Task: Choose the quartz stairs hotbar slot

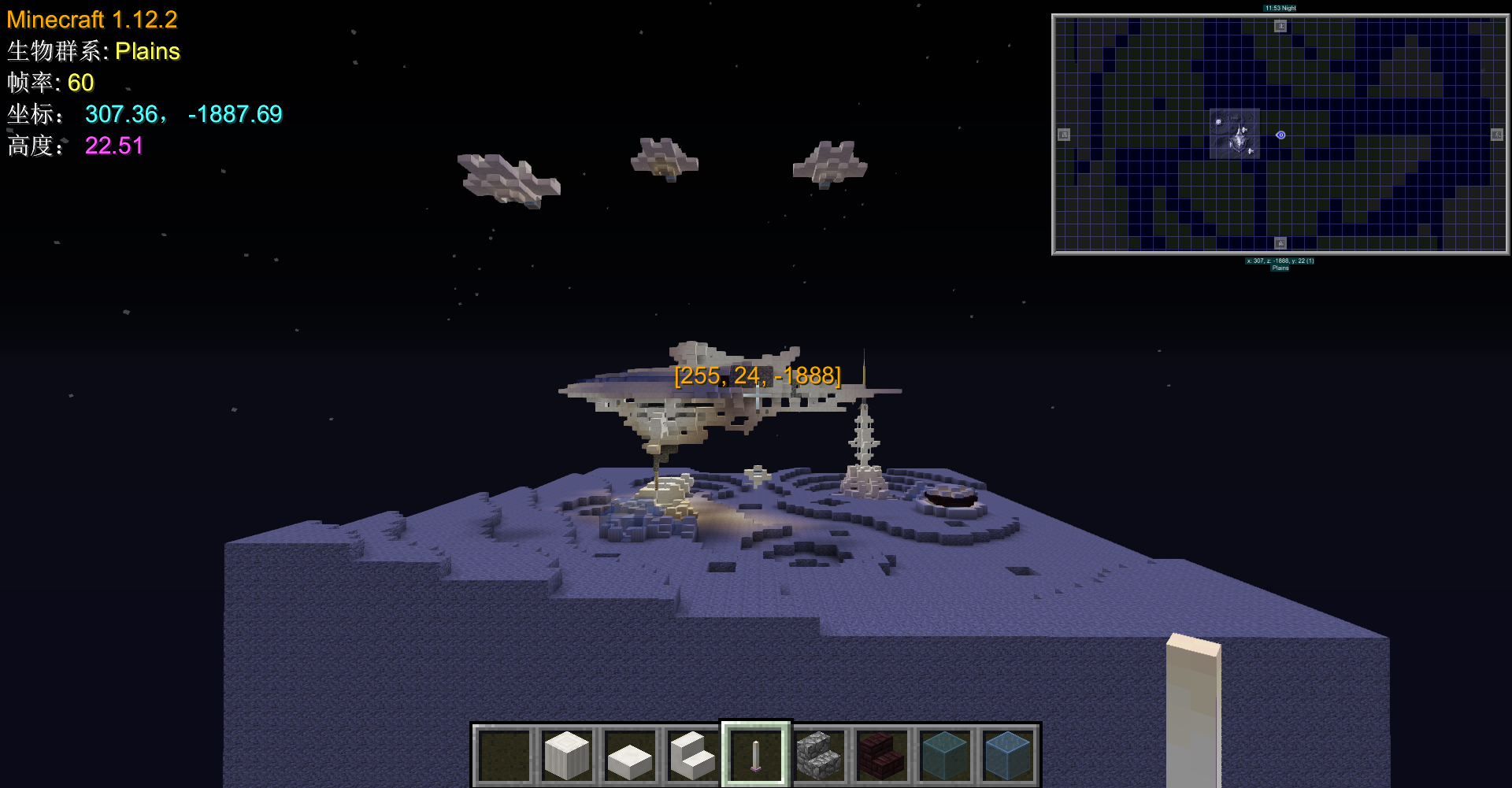Action: click(693, 755)
